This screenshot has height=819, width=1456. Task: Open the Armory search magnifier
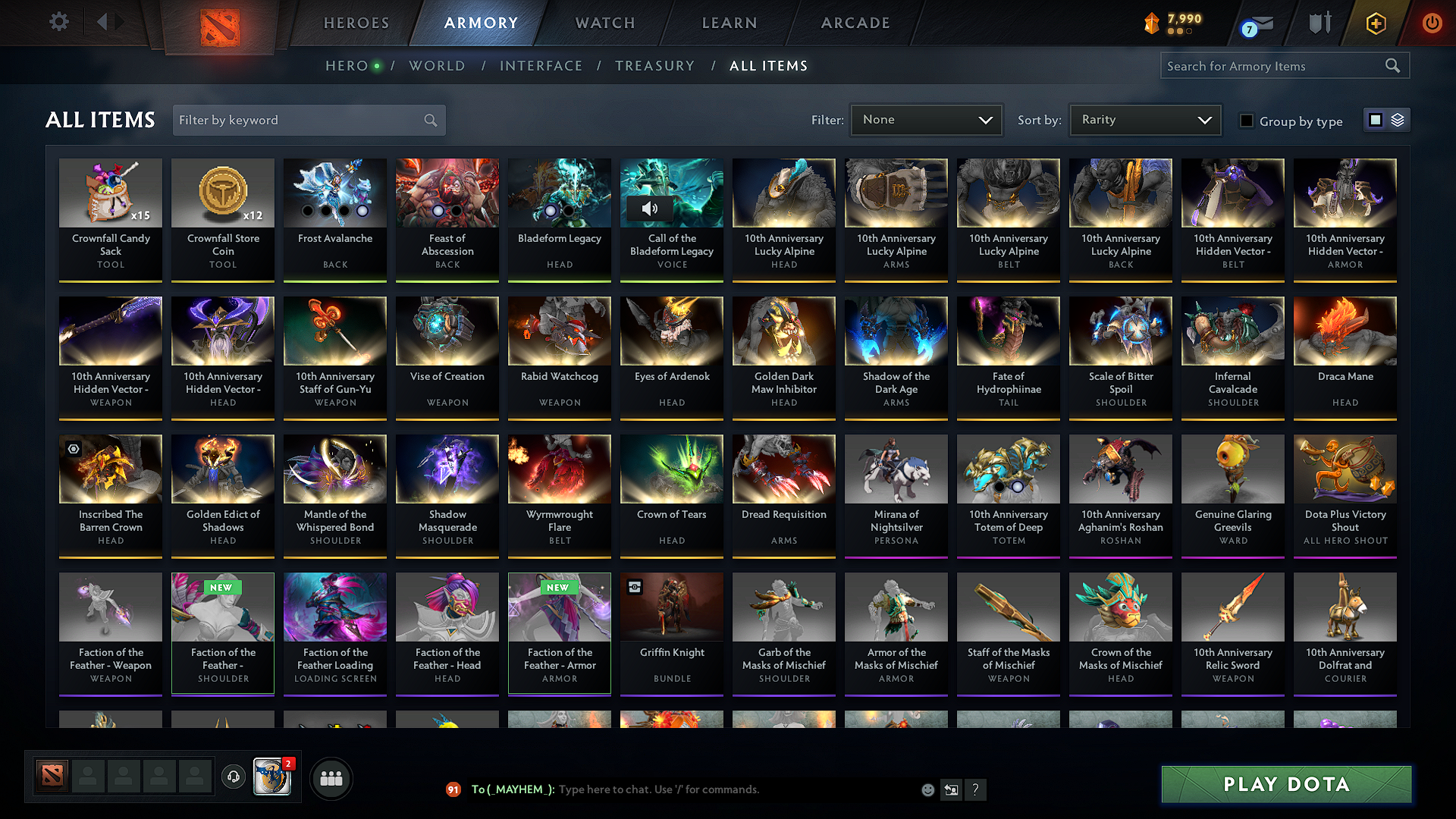pos(1393,65)
